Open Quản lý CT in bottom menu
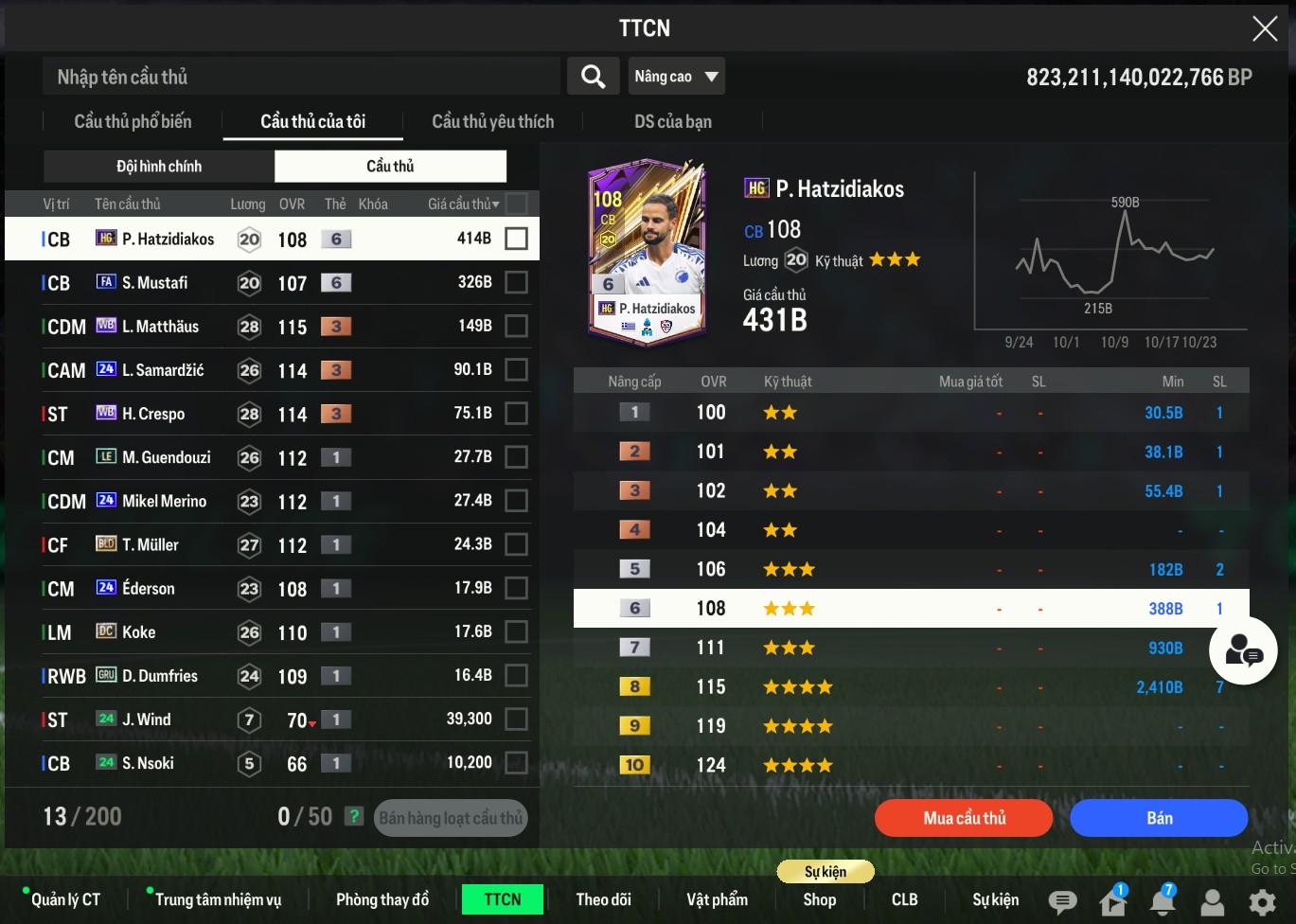This screenshot has width=1296, height=924. (x=65, y=899)
